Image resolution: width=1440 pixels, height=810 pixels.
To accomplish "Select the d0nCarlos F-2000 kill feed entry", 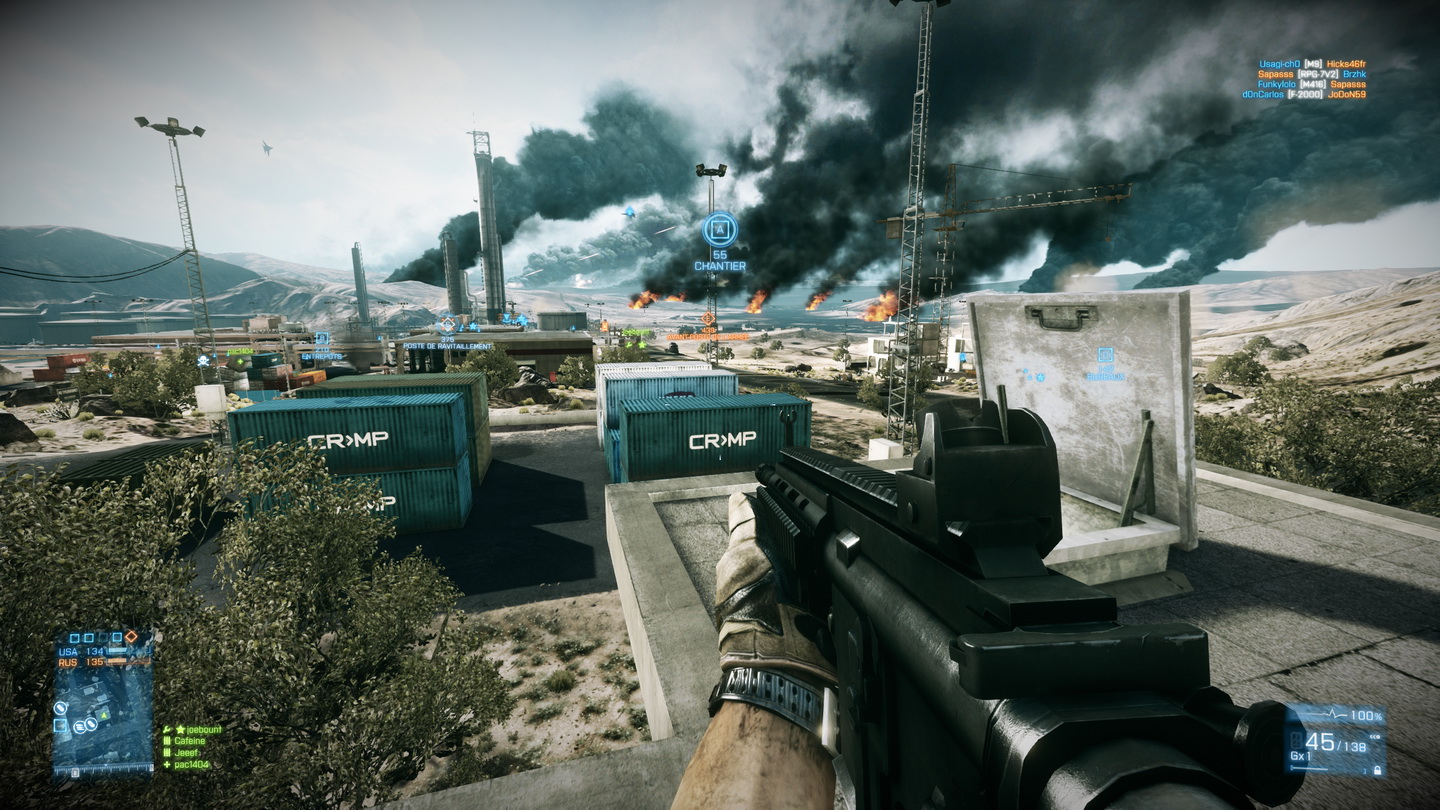I will click(x=1304, y=94).
